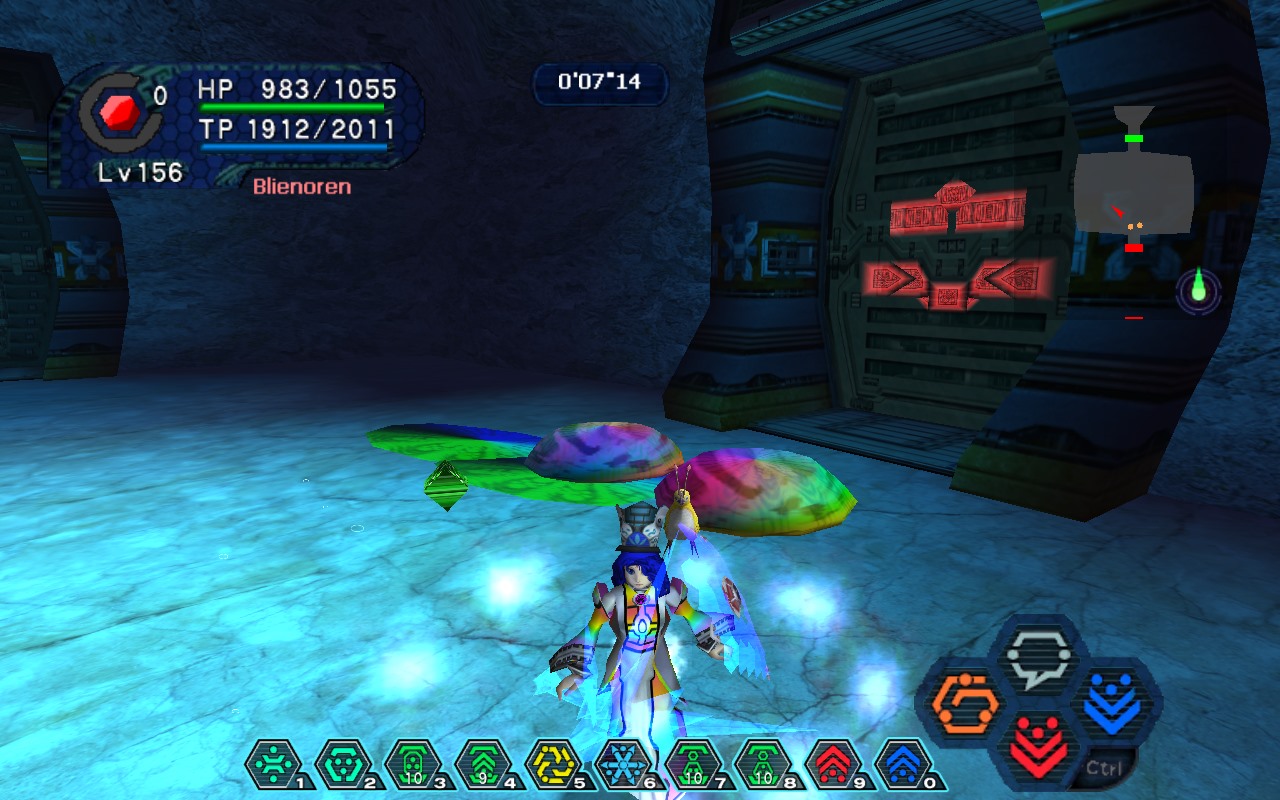Select the teal cross-shaped icon in hotbar slot 1

click(274, 765)
